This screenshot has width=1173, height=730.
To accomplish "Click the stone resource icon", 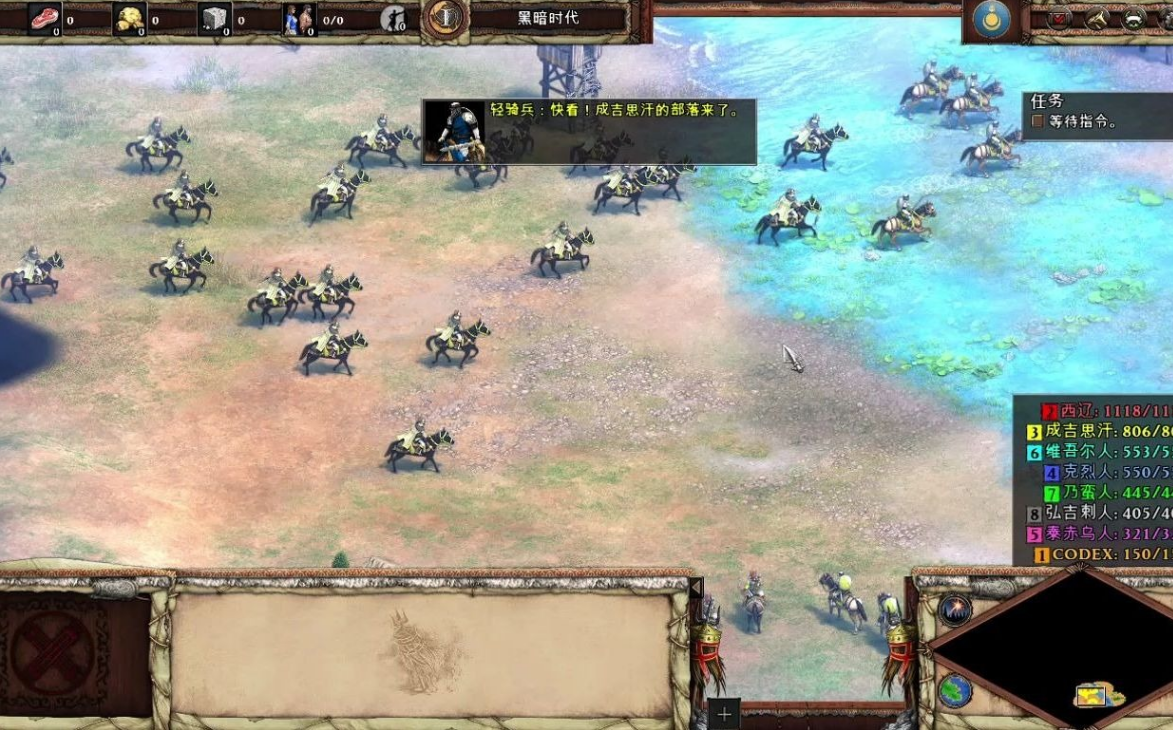I will (x=214, y=18).
